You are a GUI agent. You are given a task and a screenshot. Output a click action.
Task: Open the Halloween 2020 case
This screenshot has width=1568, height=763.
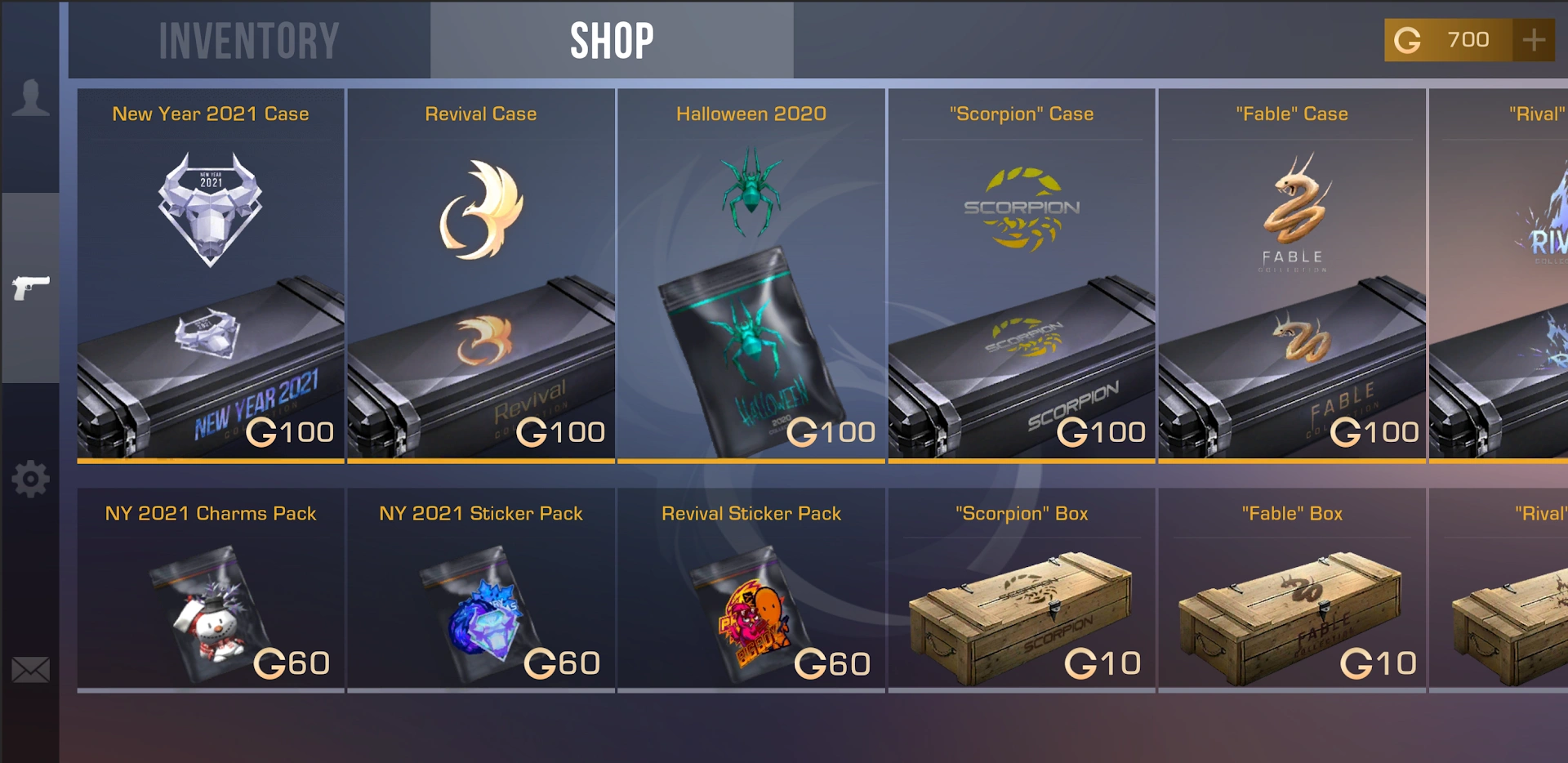pos(751,278)
